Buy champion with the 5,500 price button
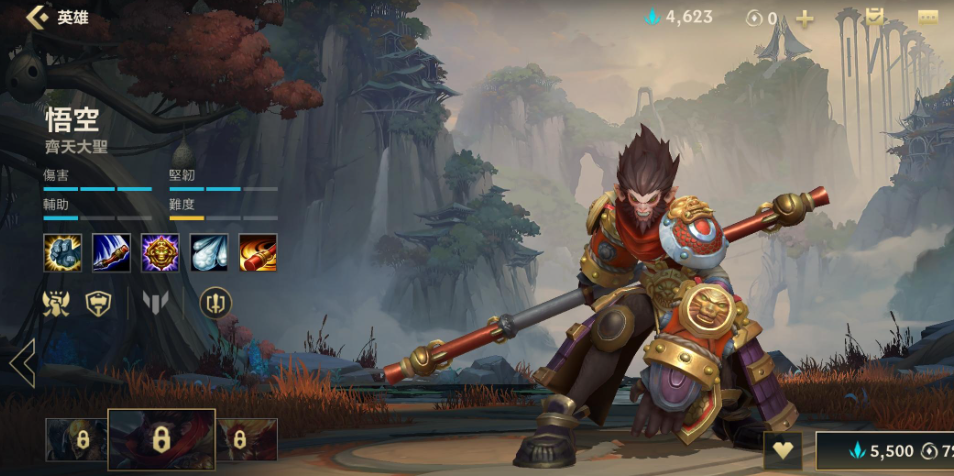 click(x=885, y=451)
